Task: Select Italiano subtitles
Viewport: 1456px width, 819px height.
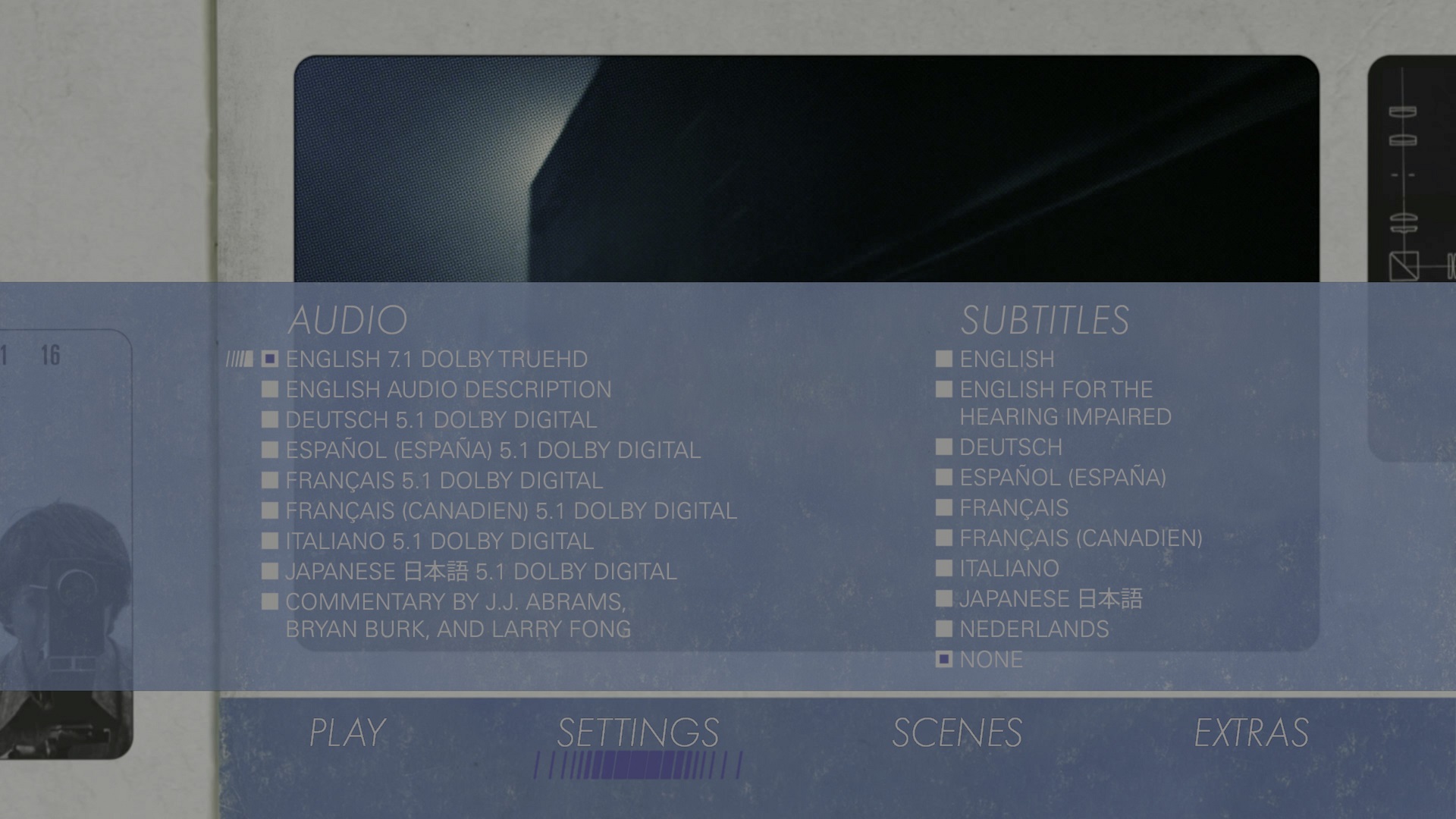Action: tap(1009, 568)
